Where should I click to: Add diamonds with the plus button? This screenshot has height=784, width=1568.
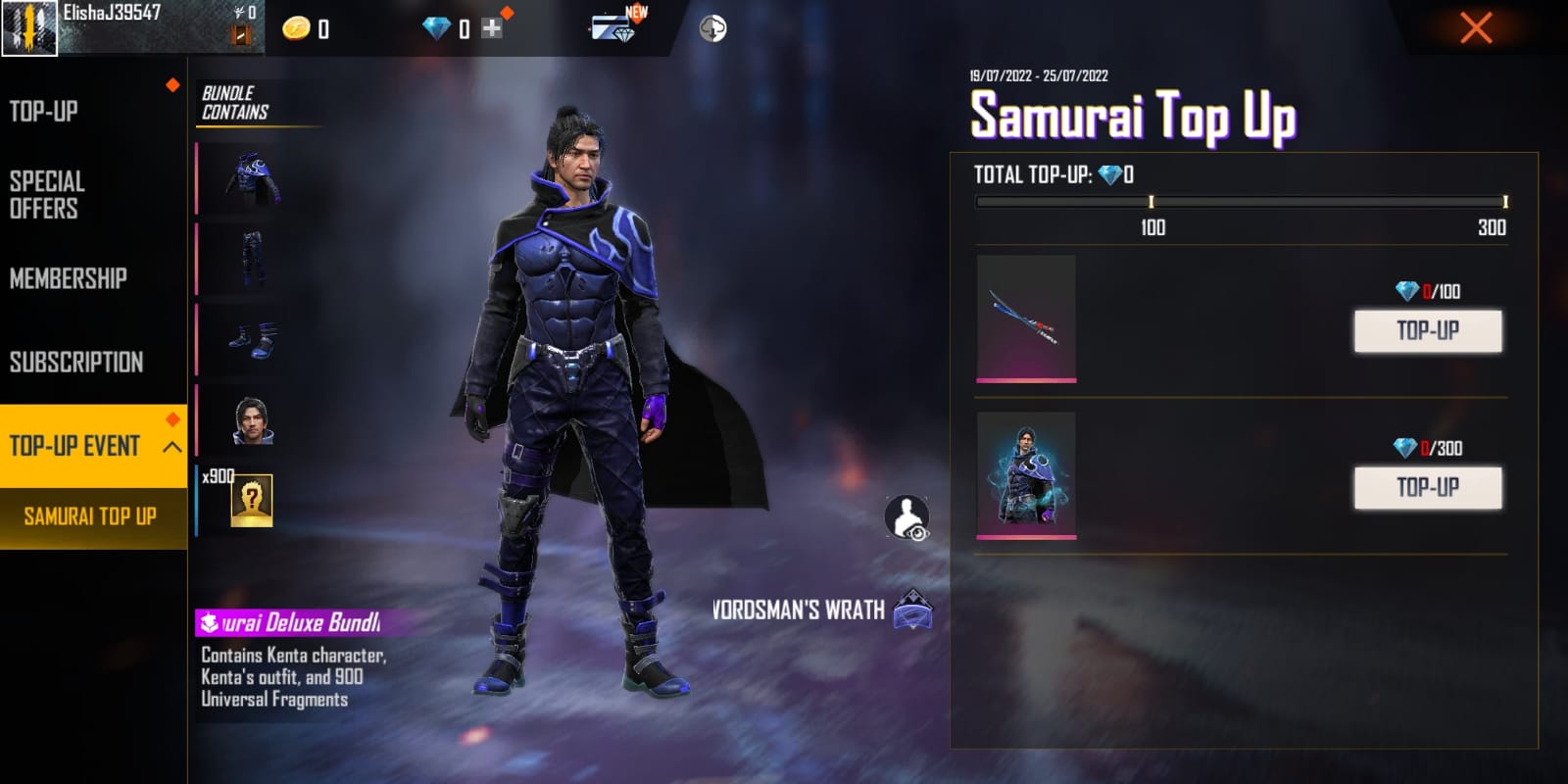pyautogui.click(x=492, y=28)
